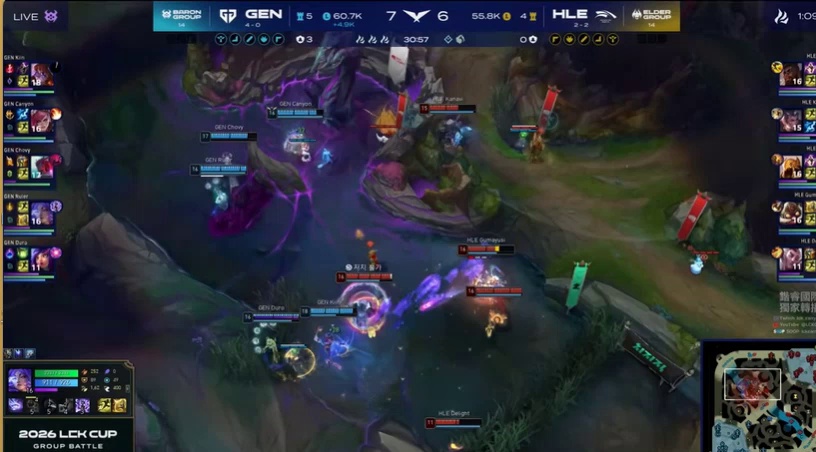The width and height of the screenshot is (816, 452).
Task: Select the bottom HLE level 11 champion portrait
Action: (792, 258)
